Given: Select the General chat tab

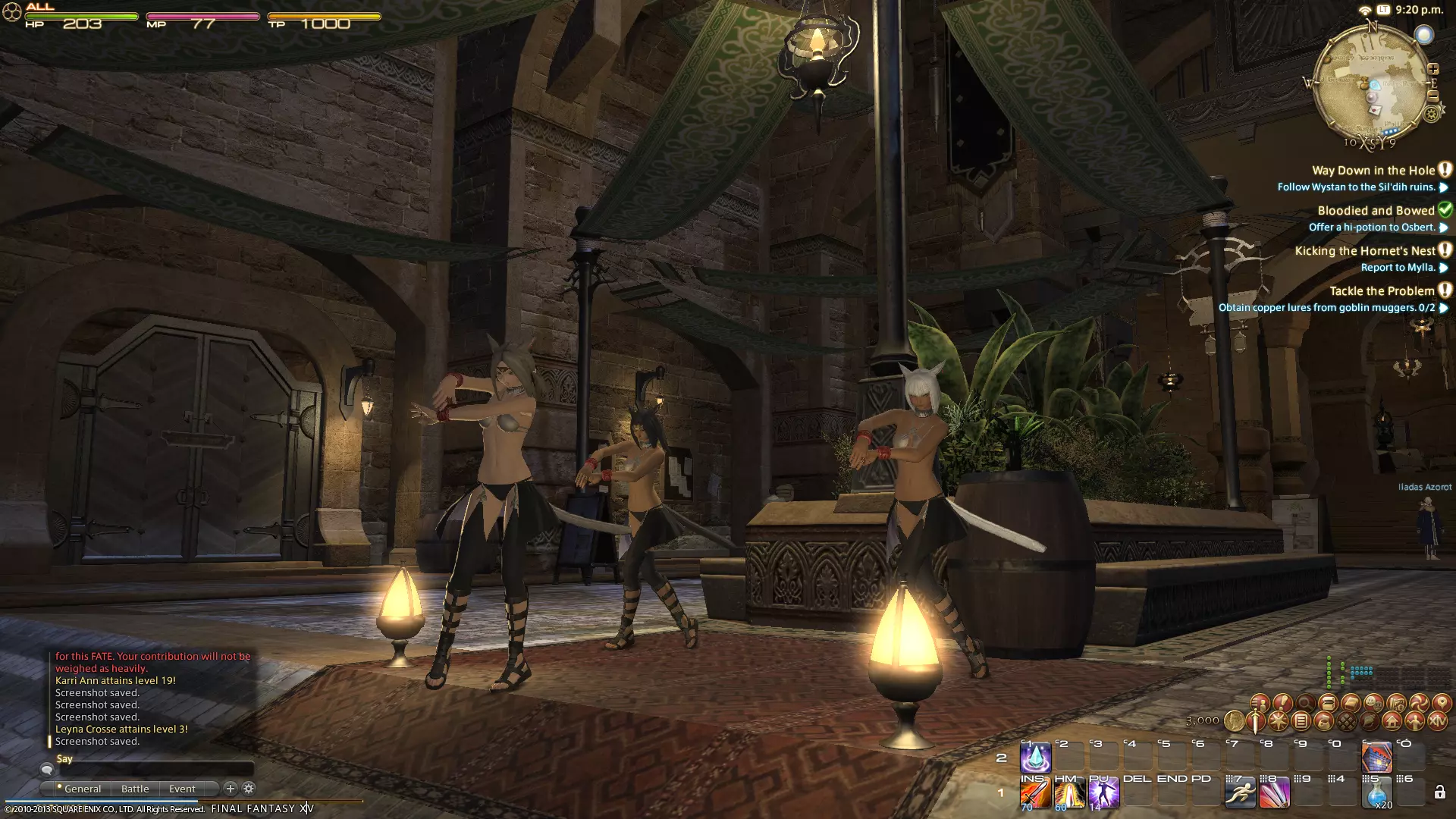Looking at the screenshot, I should tap(82, 789).
